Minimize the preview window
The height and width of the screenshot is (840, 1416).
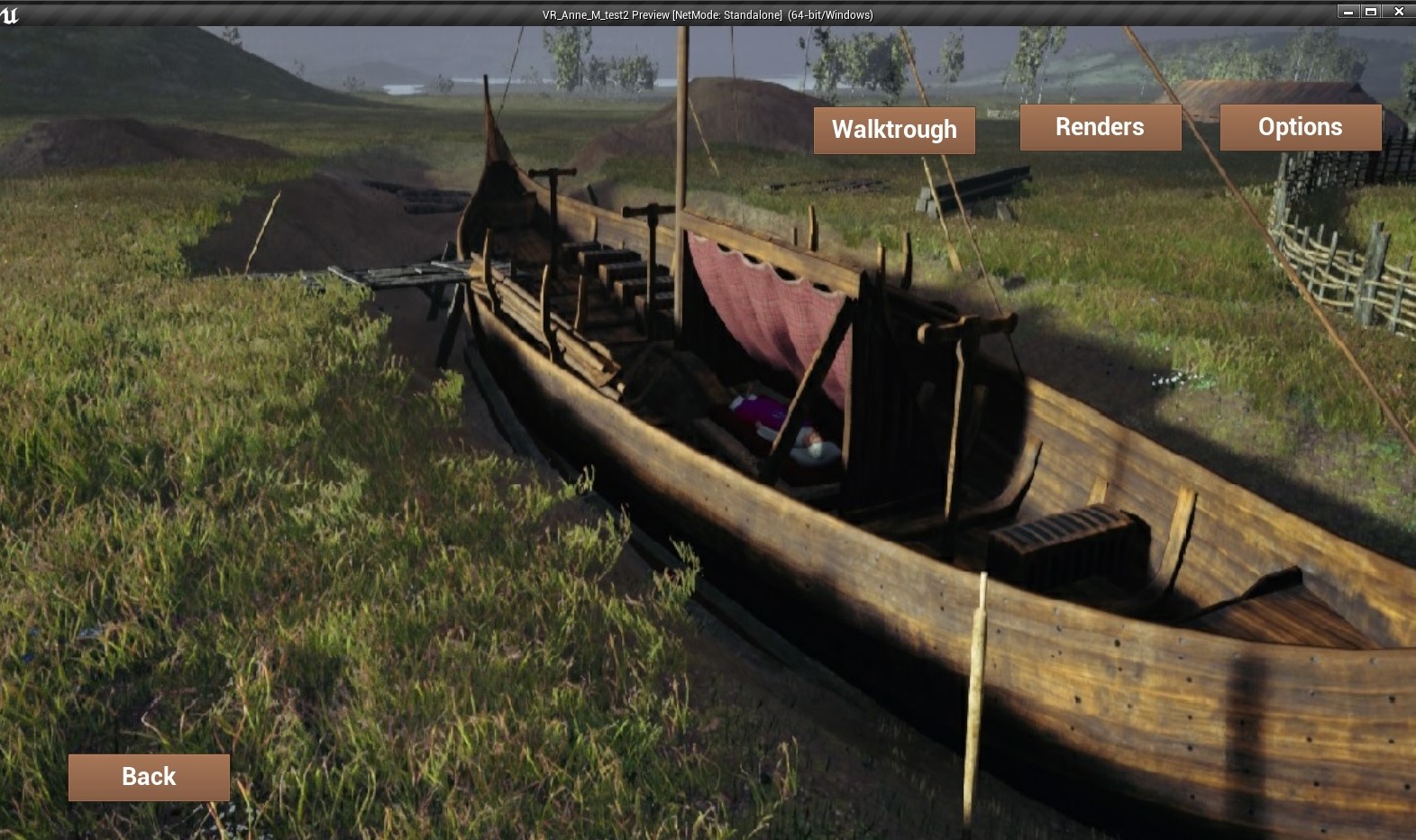[1347, 12]
